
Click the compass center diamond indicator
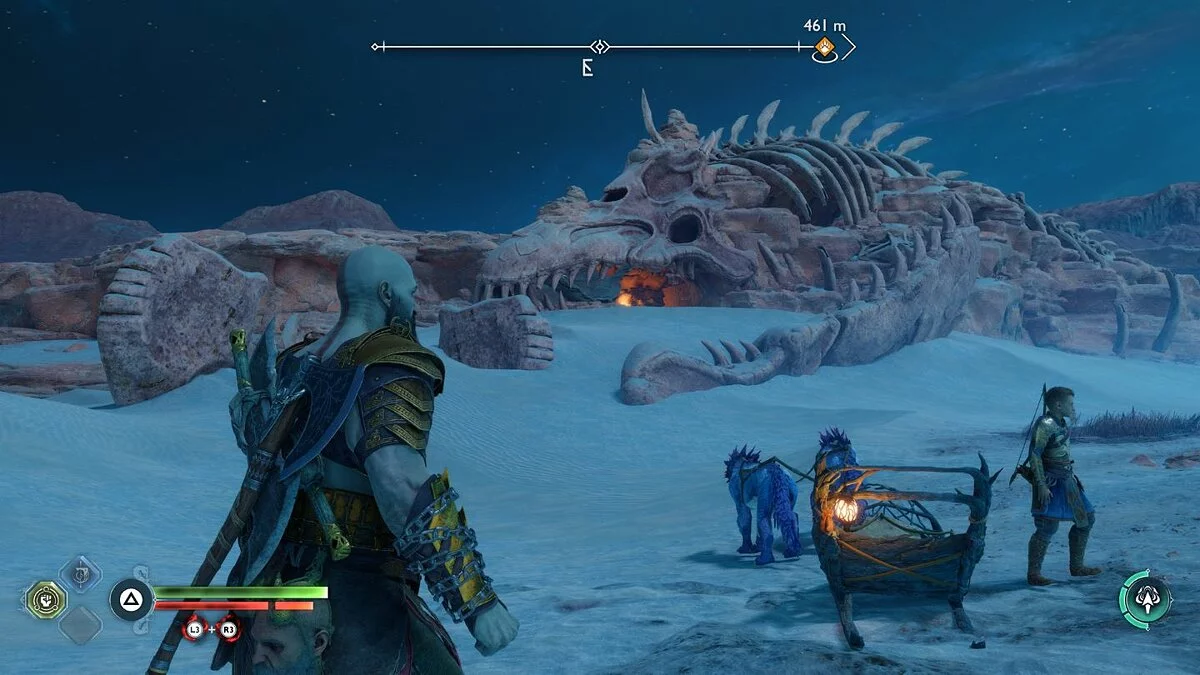coord(598,46)
